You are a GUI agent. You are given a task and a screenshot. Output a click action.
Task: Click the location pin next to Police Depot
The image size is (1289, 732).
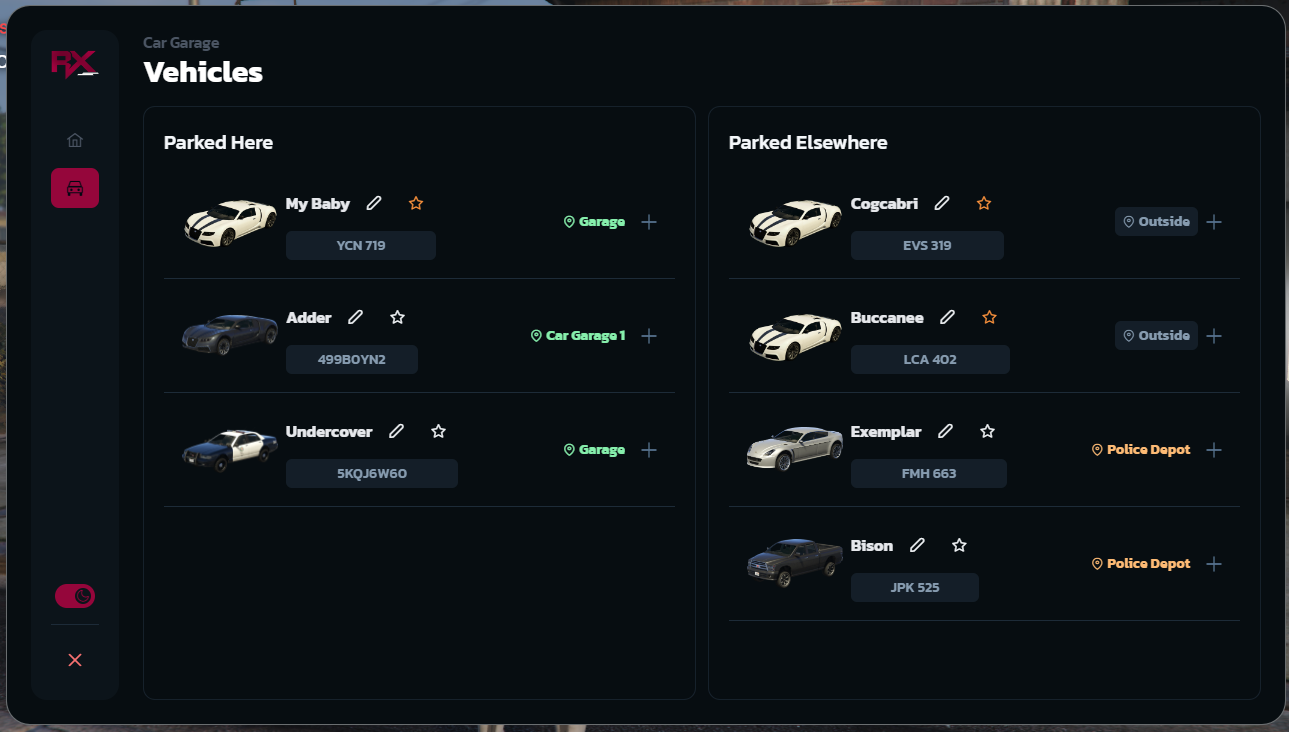point(1097,449)
